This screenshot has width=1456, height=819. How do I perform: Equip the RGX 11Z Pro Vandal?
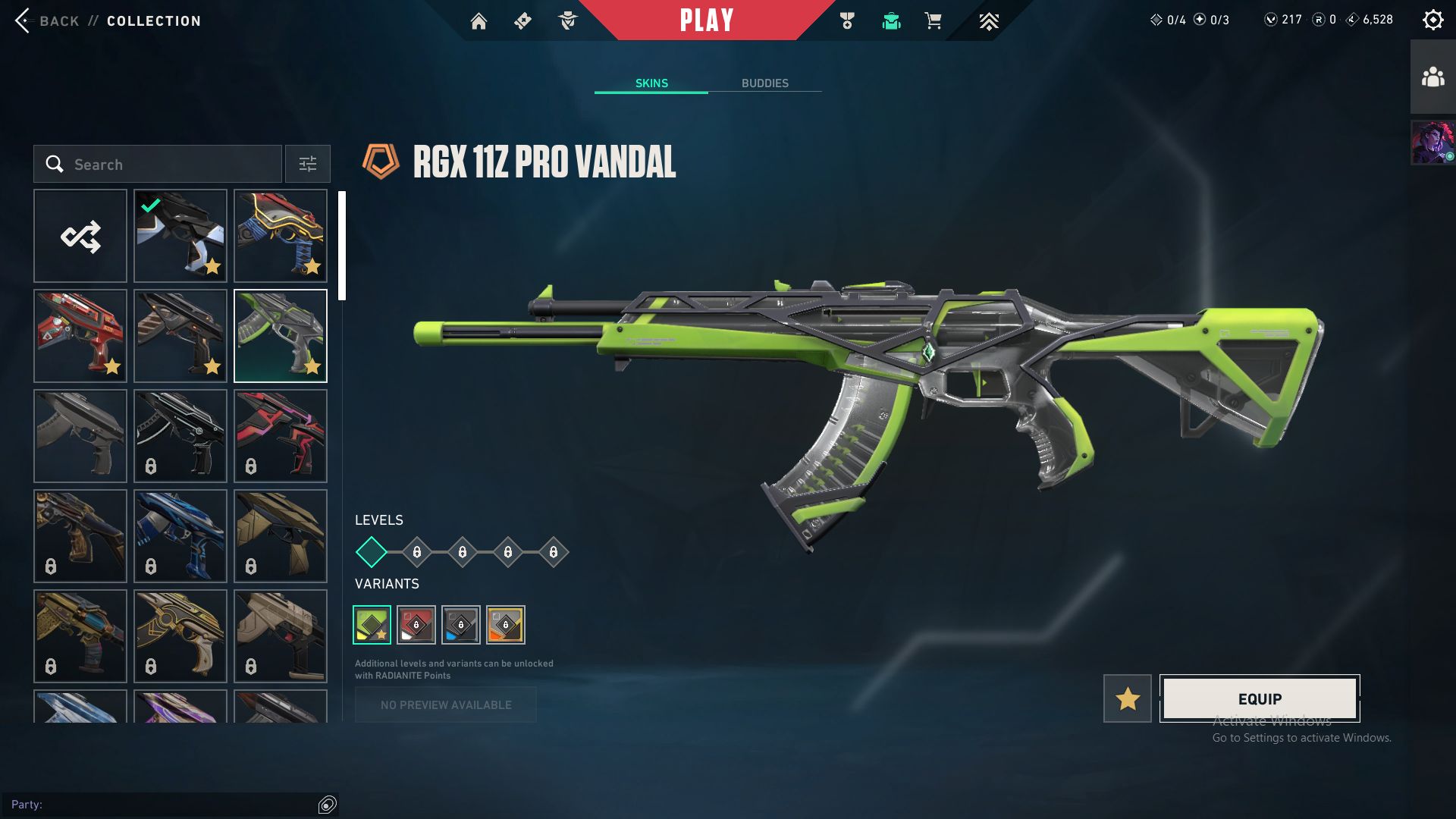coord(1260,698)
